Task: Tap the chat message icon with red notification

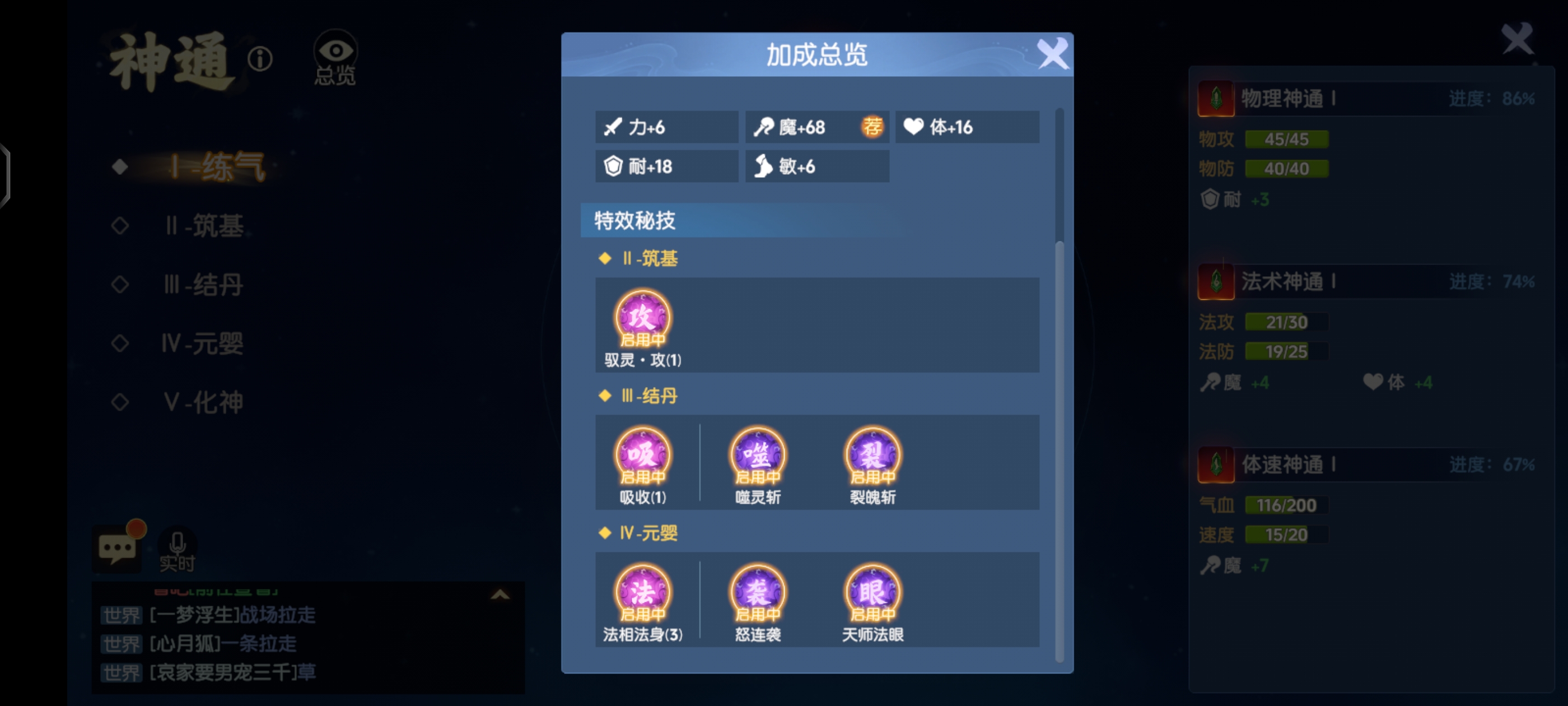Action: 118,546
